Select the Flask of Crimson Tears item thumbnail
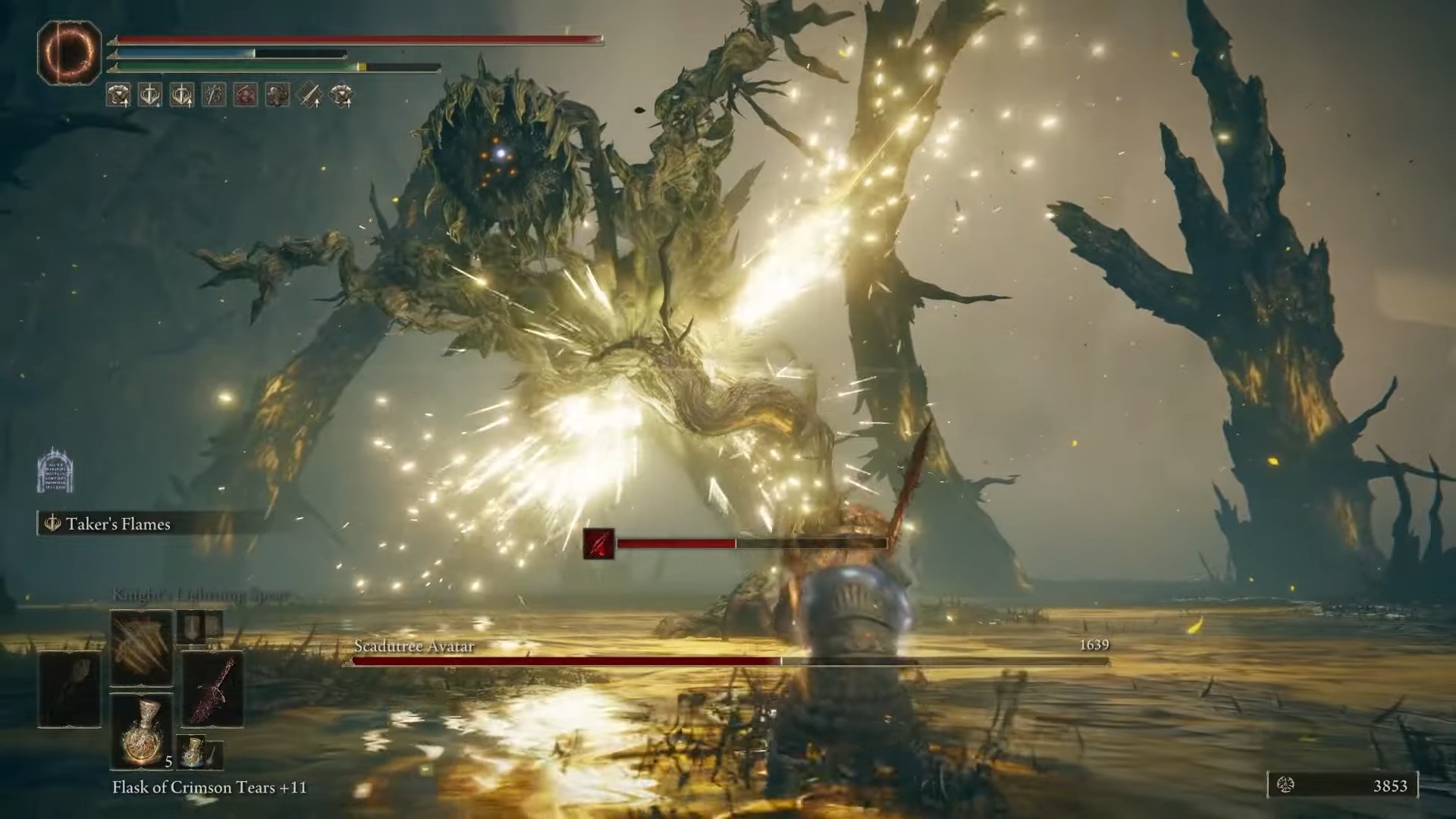Viewport: 1456px width, 819px height. tap(141, 732)
